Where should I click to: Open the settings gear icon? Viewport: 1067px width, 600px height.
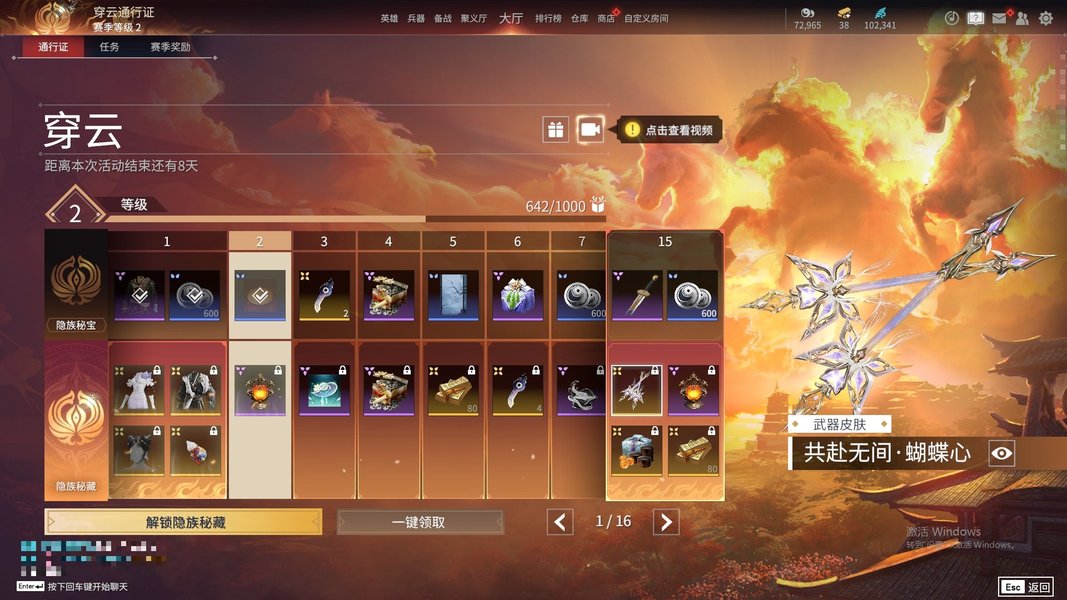pos(1046,18)
